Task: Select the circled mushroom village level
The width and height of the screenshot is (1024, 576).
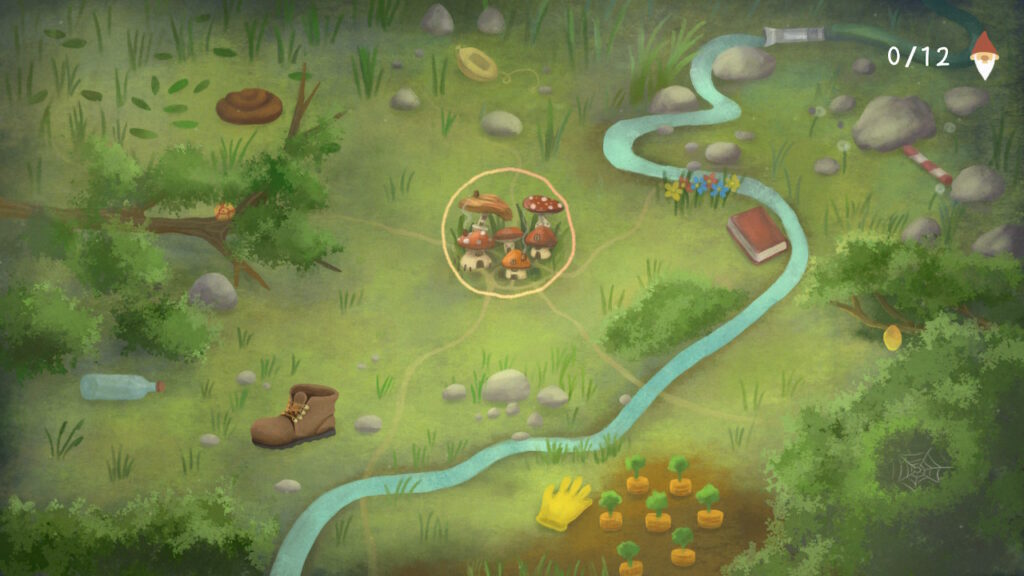Action: 509,233
